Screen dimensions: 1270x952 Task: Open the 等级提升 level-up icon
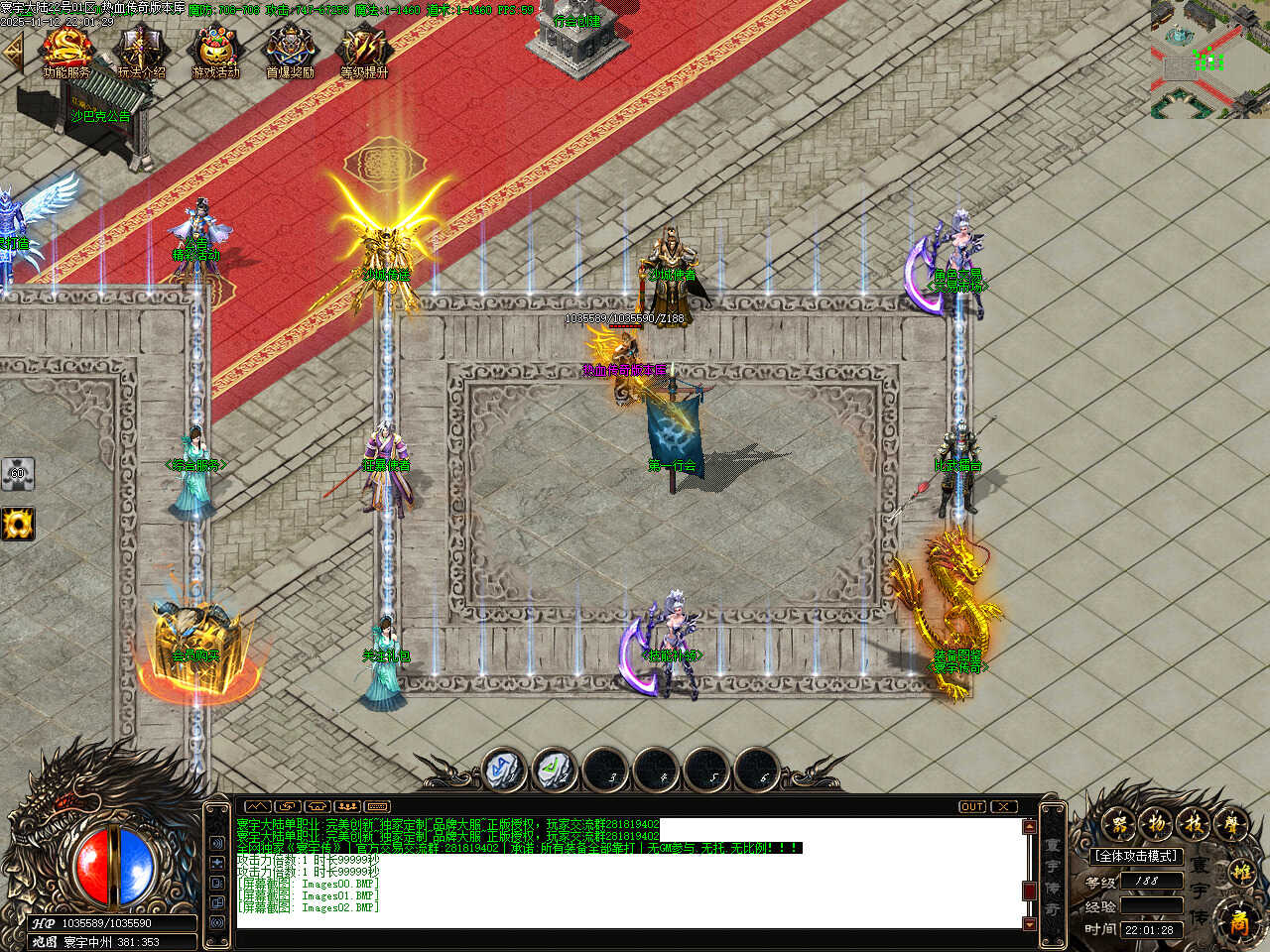pos(364,50)
